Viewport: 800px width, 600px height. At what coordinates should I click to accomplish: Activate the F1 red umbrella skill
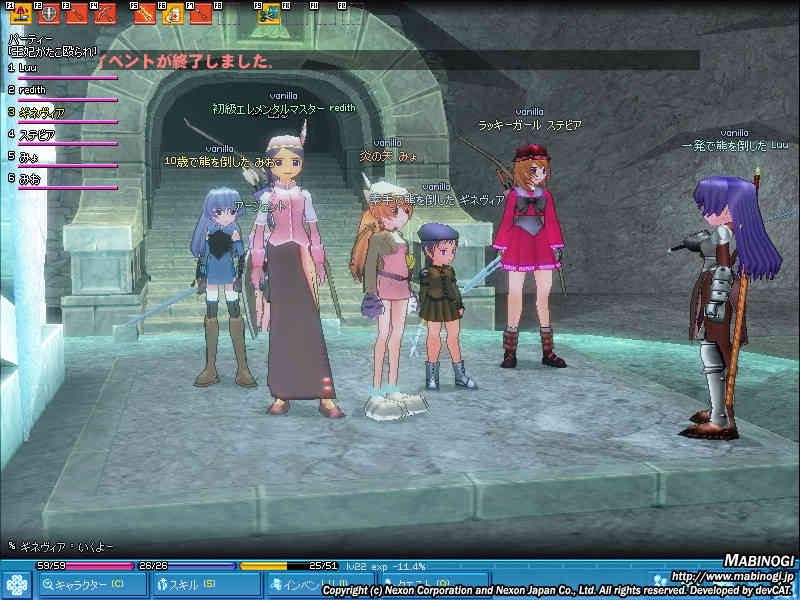pos(21,16)
